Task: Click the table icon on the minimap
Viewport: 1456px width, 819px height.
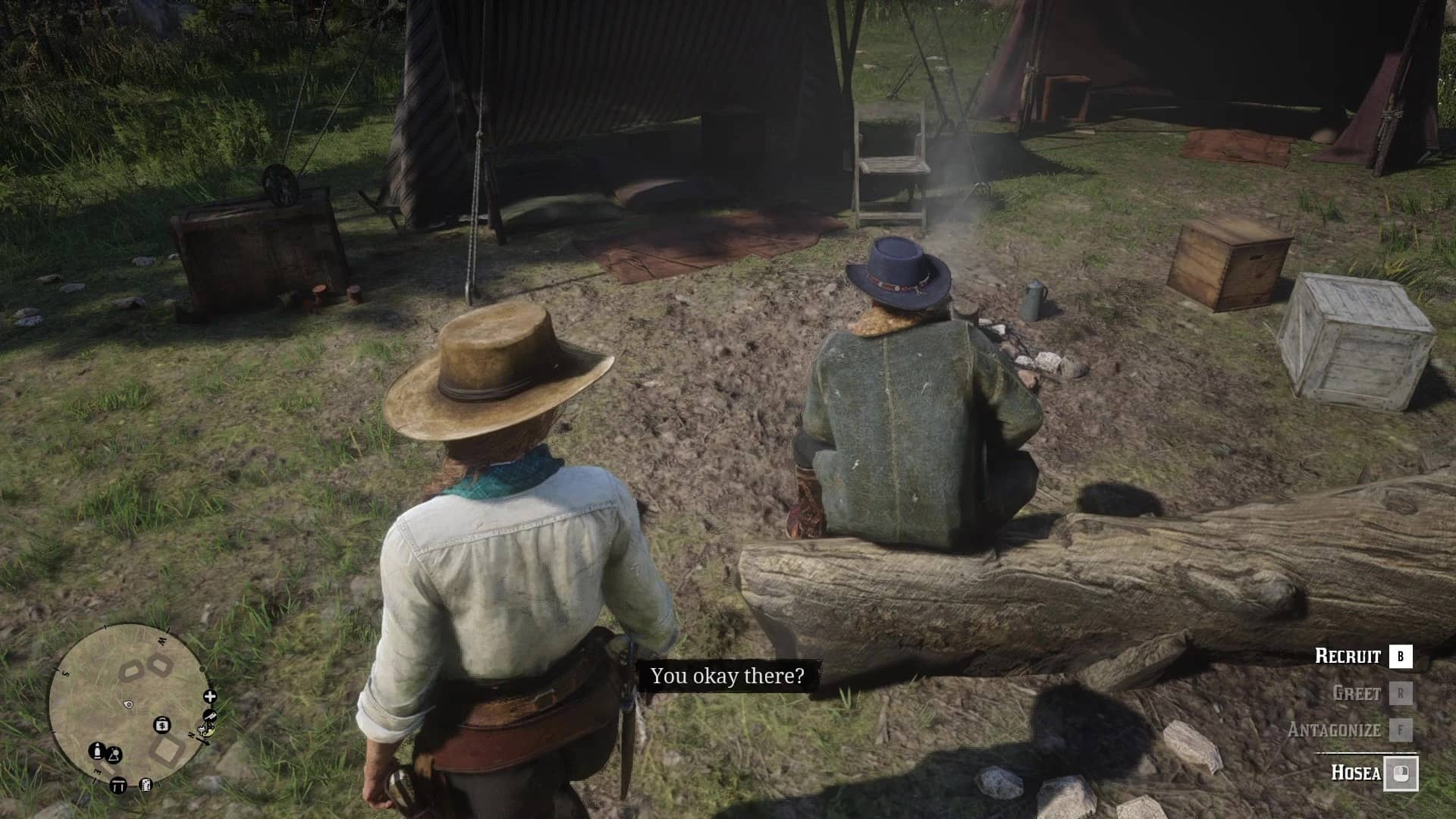Action: pyautogui.click(x=119, y=785)
